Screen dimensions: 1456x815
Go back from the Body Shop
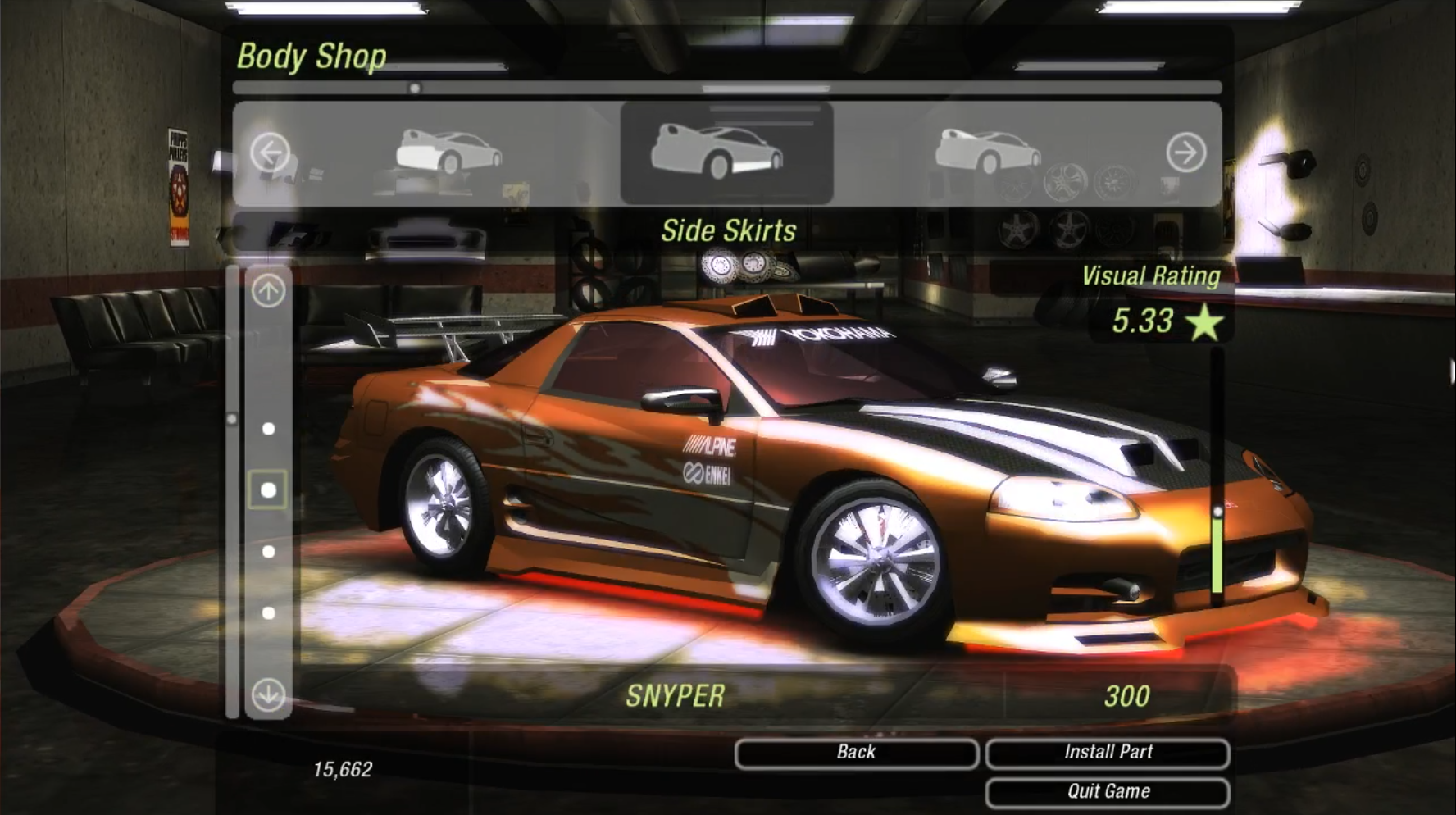pyautogui.click(x=856, y=753)
